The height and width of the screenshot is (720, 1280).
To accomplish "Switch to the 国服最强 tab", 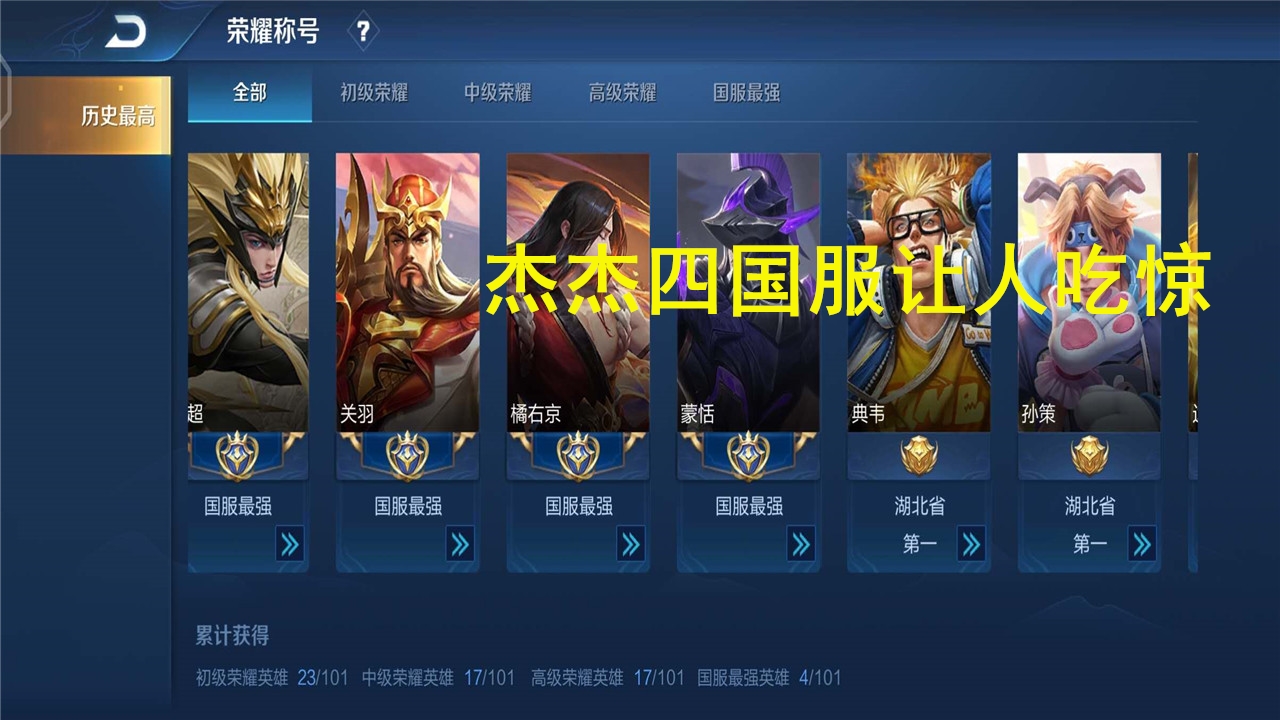I will pos(745,93).
